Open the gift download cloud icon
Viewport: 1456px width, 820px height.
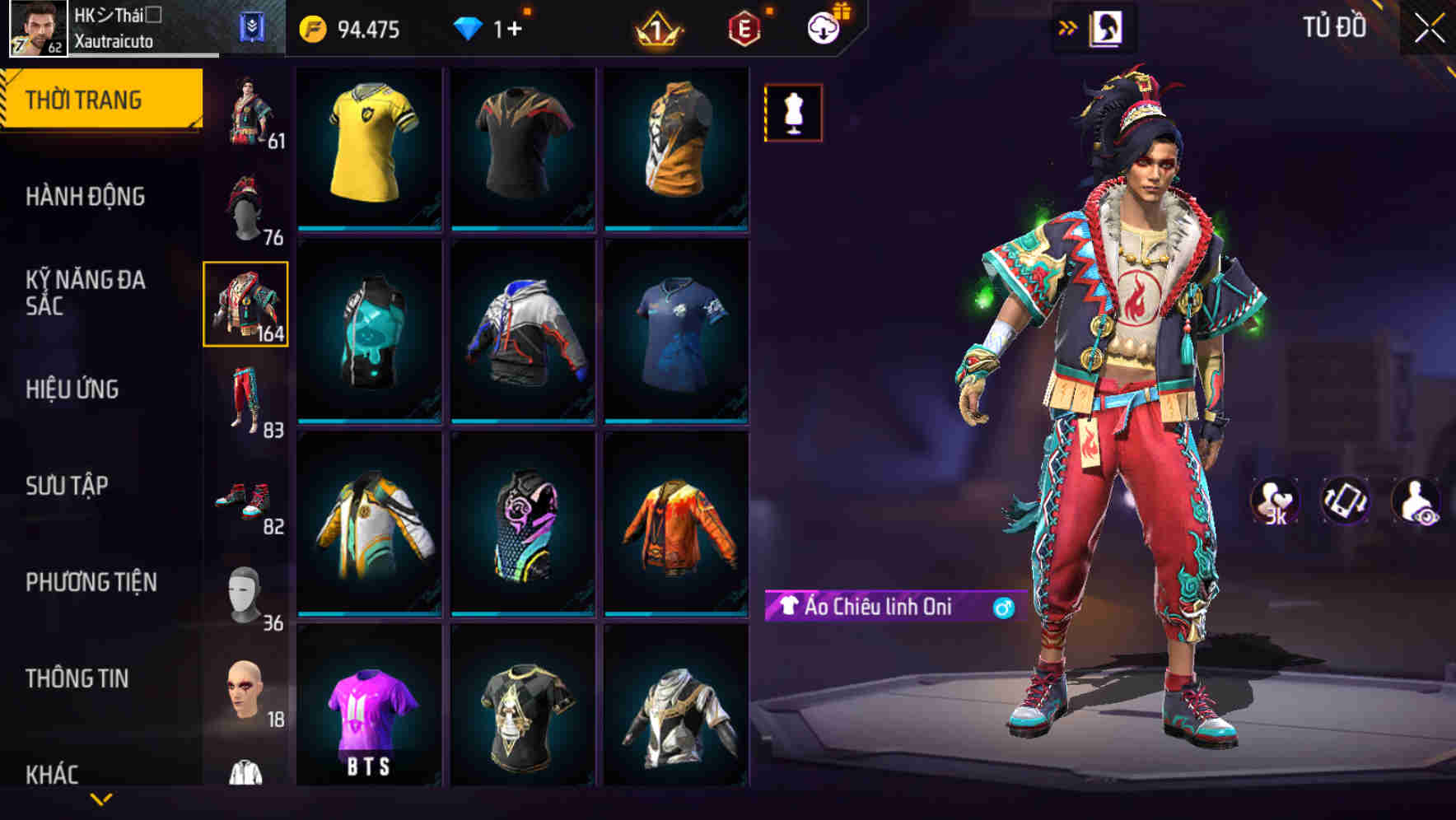[x=823, y=27]
